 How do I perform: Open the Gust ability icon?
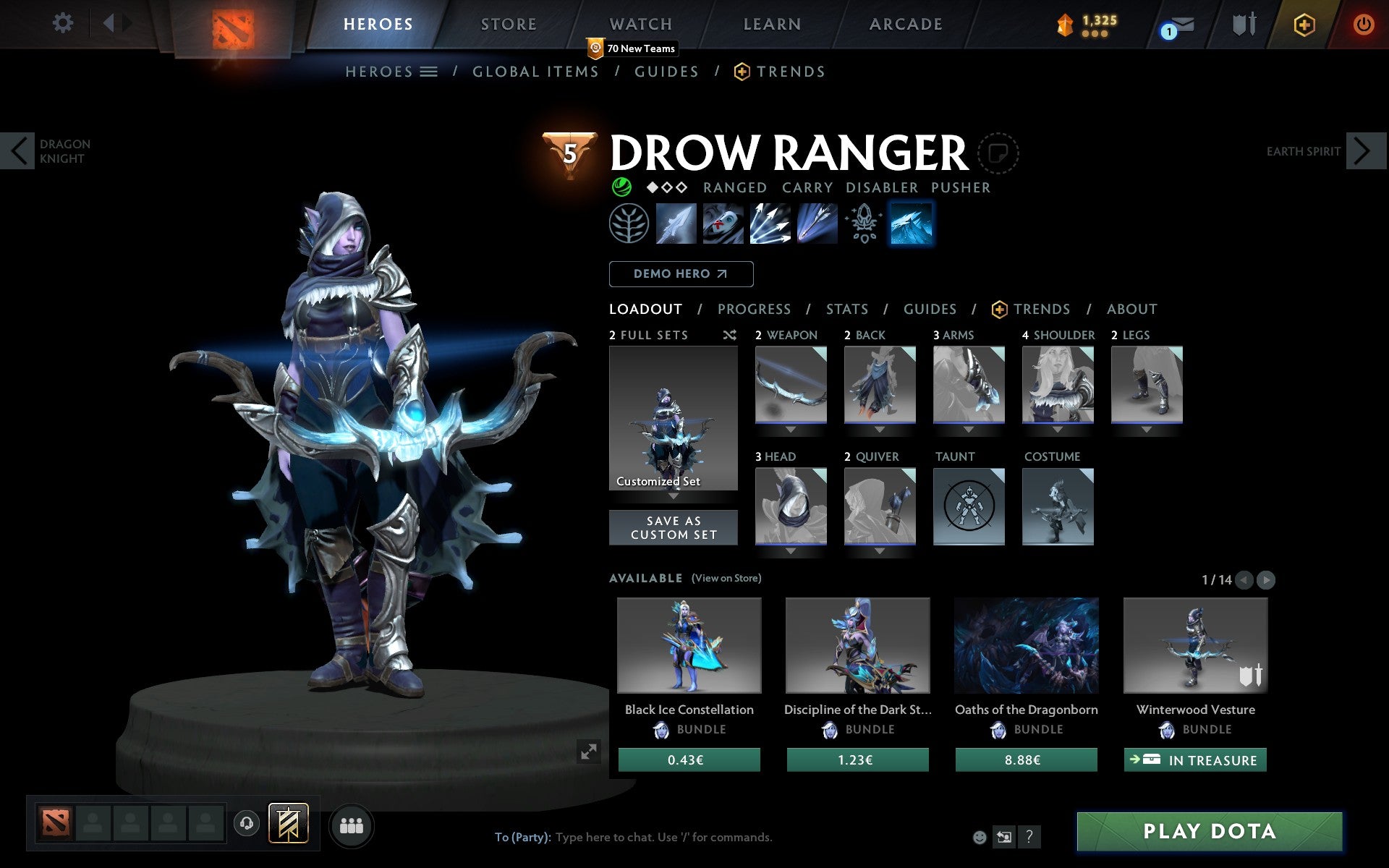[x=723, y=224]
